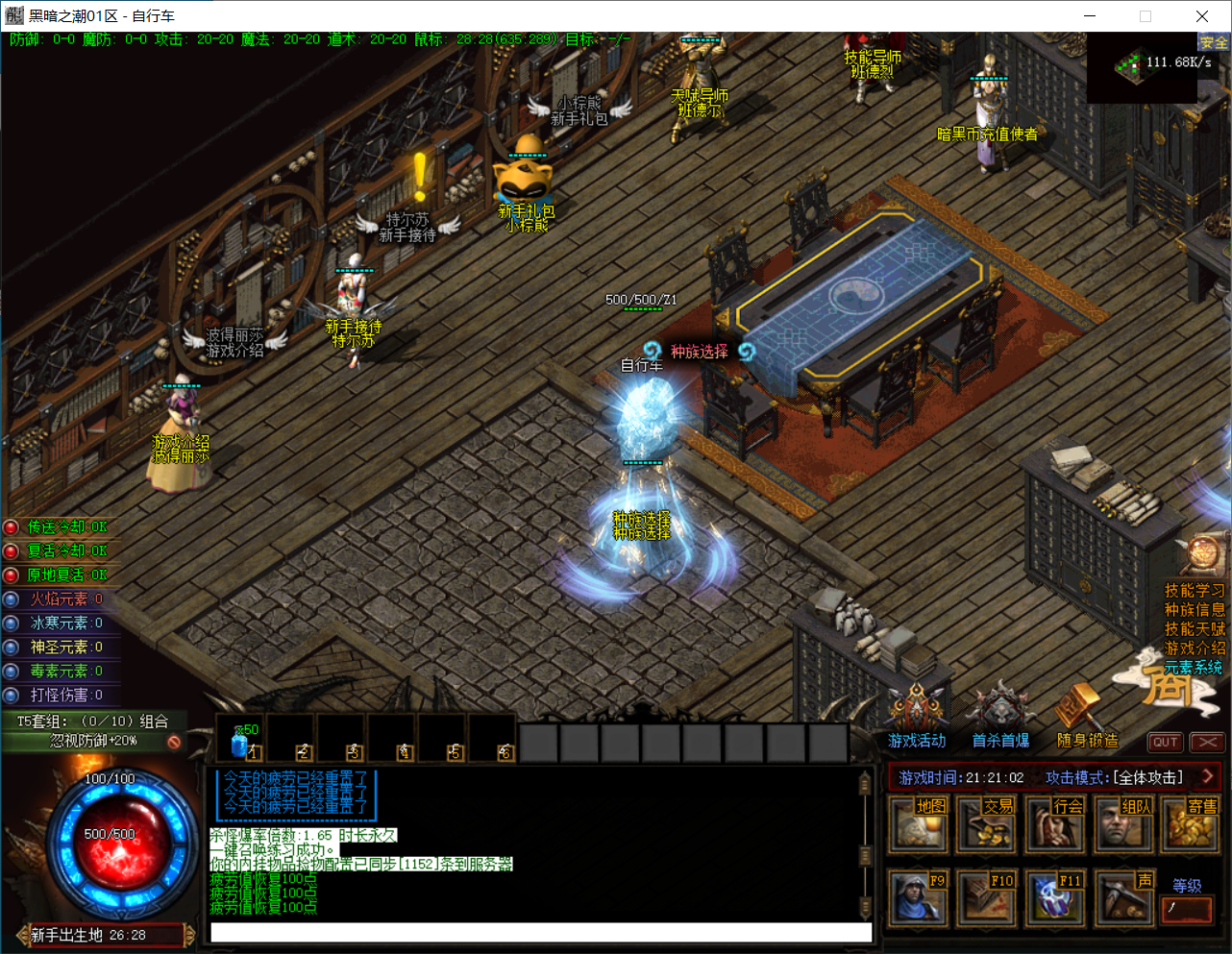
Task: Open the 组队 party panel
Action: click(x=1123, y=824)
